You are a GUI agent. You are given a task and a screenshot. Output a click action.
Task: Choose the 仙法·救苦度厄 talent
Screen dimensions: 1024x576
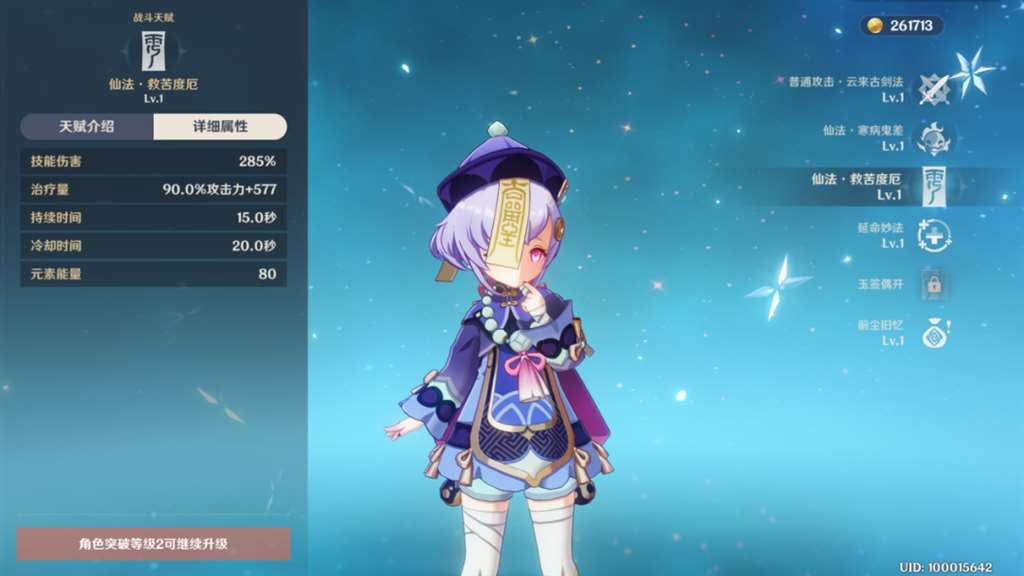point(932,186)
